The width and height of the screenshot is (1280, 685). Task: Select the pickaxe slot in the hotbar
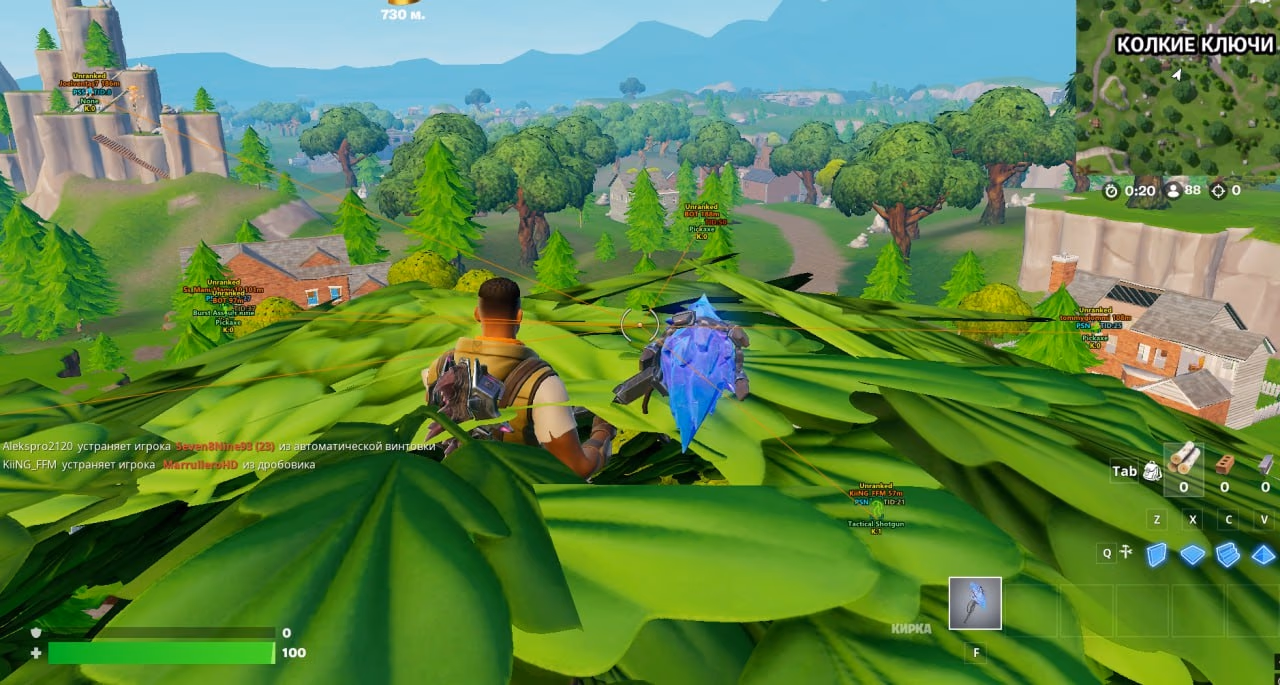[x=975, y=603]
